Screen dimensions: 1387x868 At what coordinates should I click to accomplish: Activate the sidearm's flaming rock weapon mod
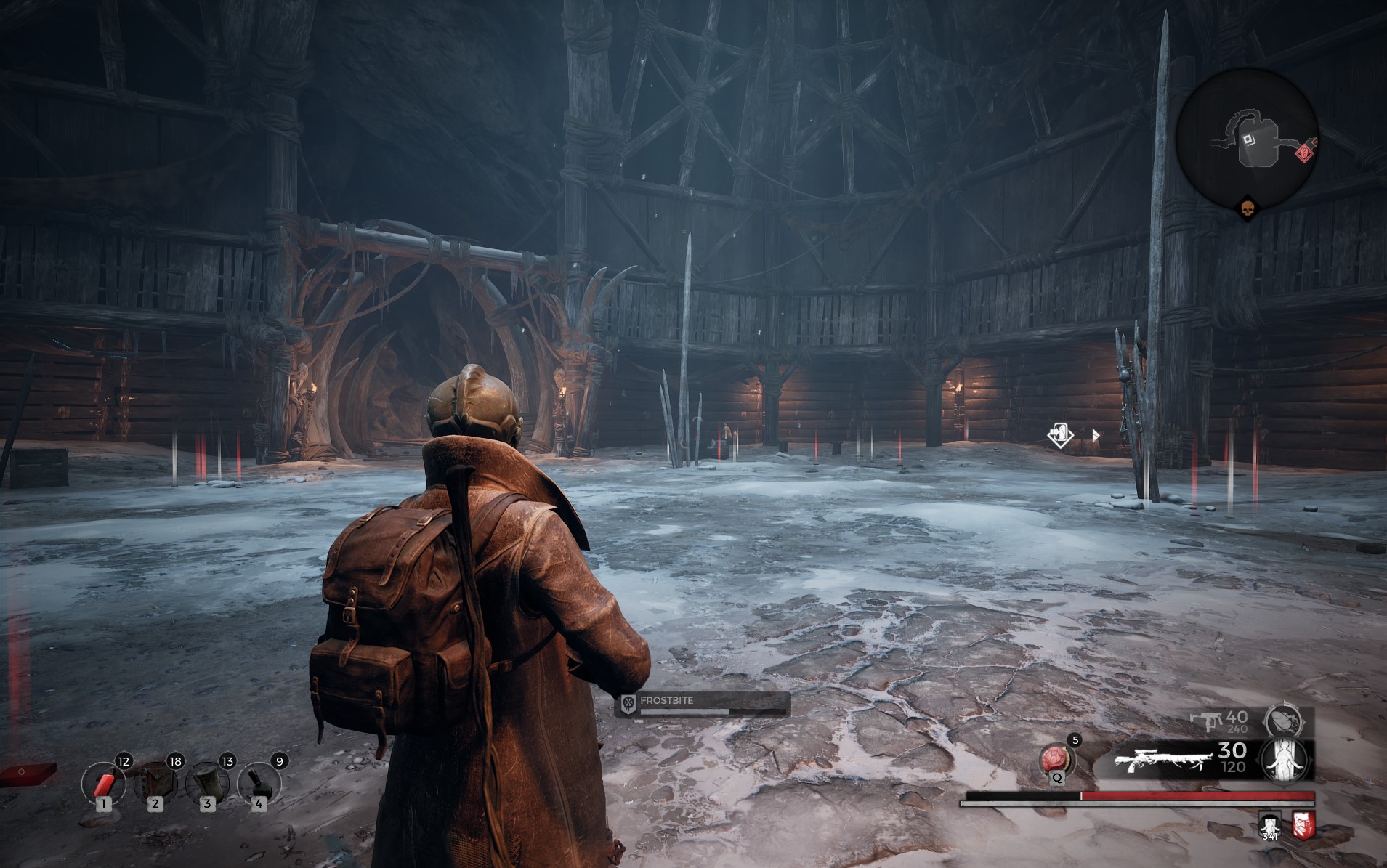[1287, 721]
